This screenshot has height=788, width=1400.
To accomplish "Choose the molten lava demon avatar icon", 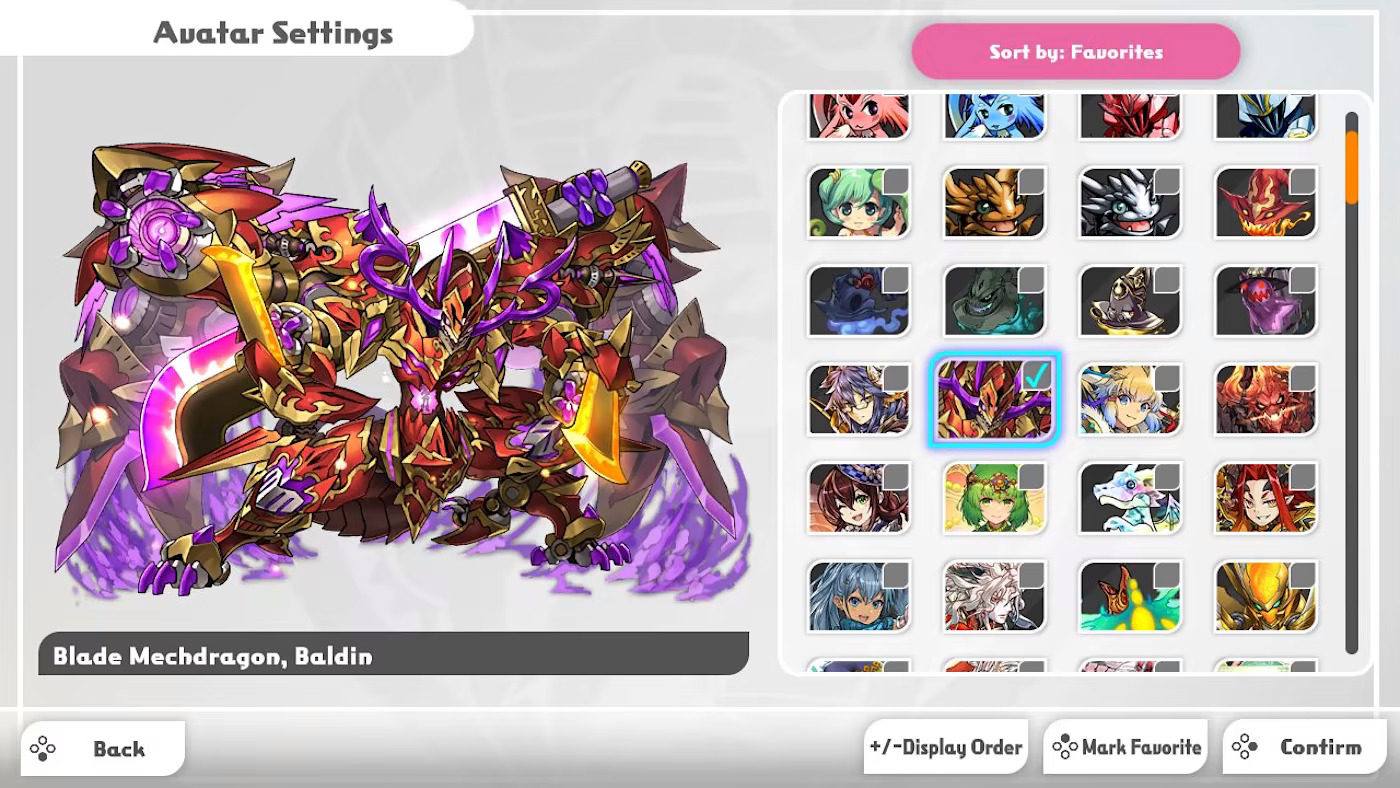I will pyautogui.click(x=1265, y=399).
